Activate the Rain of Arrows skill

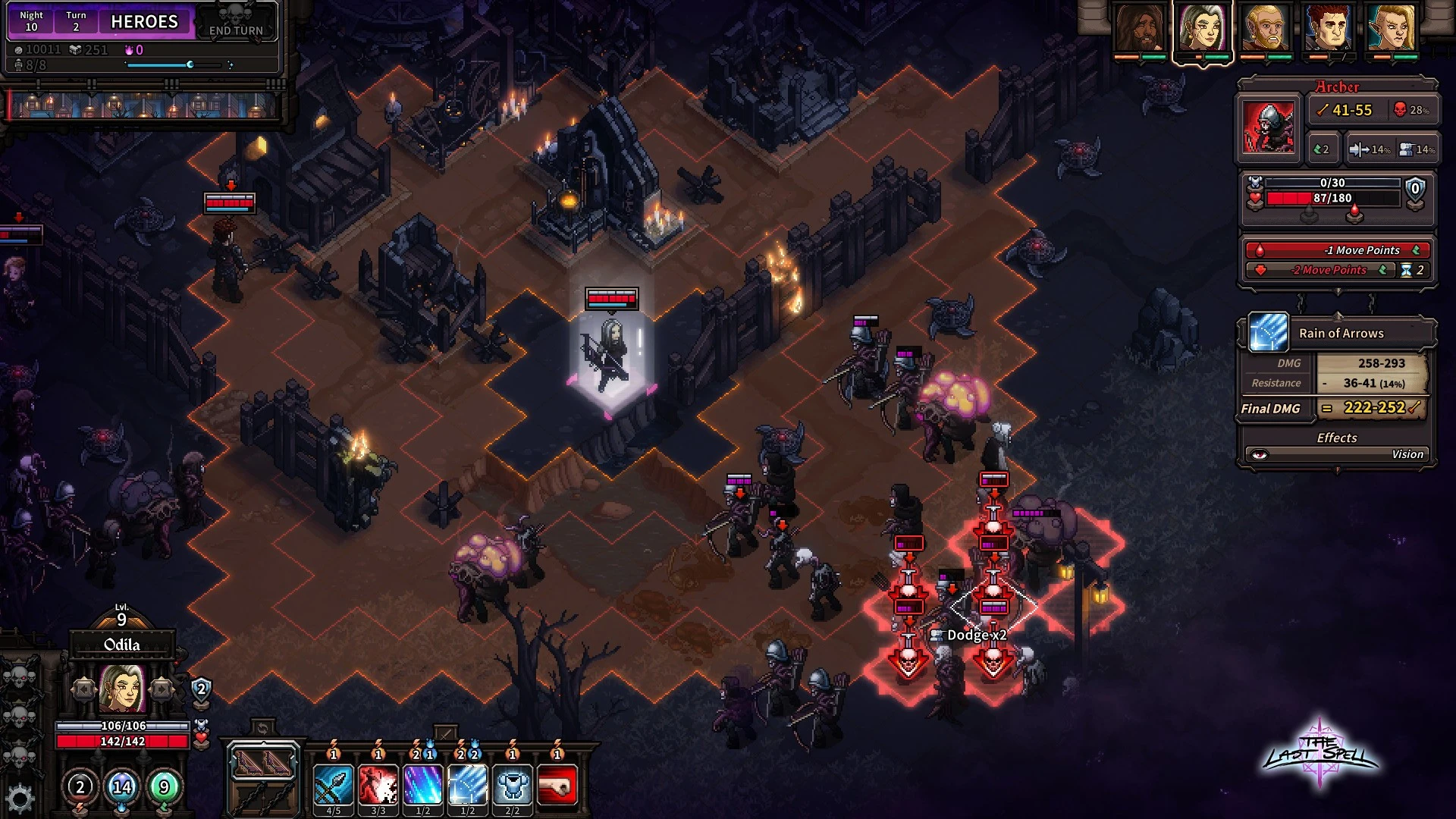coord(467,785)
